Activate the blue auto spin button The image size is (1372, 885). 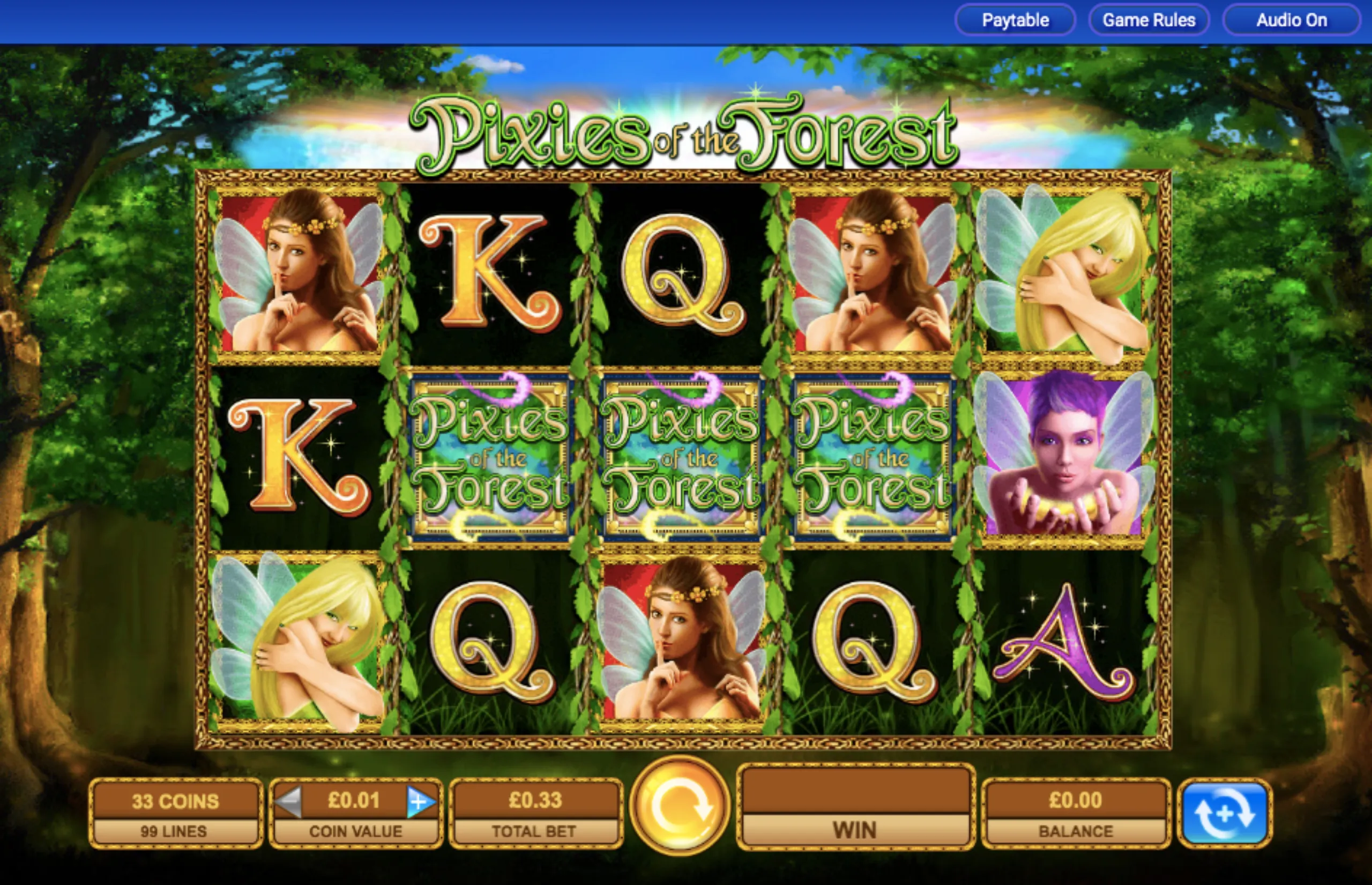click(x=1224, y=813)
